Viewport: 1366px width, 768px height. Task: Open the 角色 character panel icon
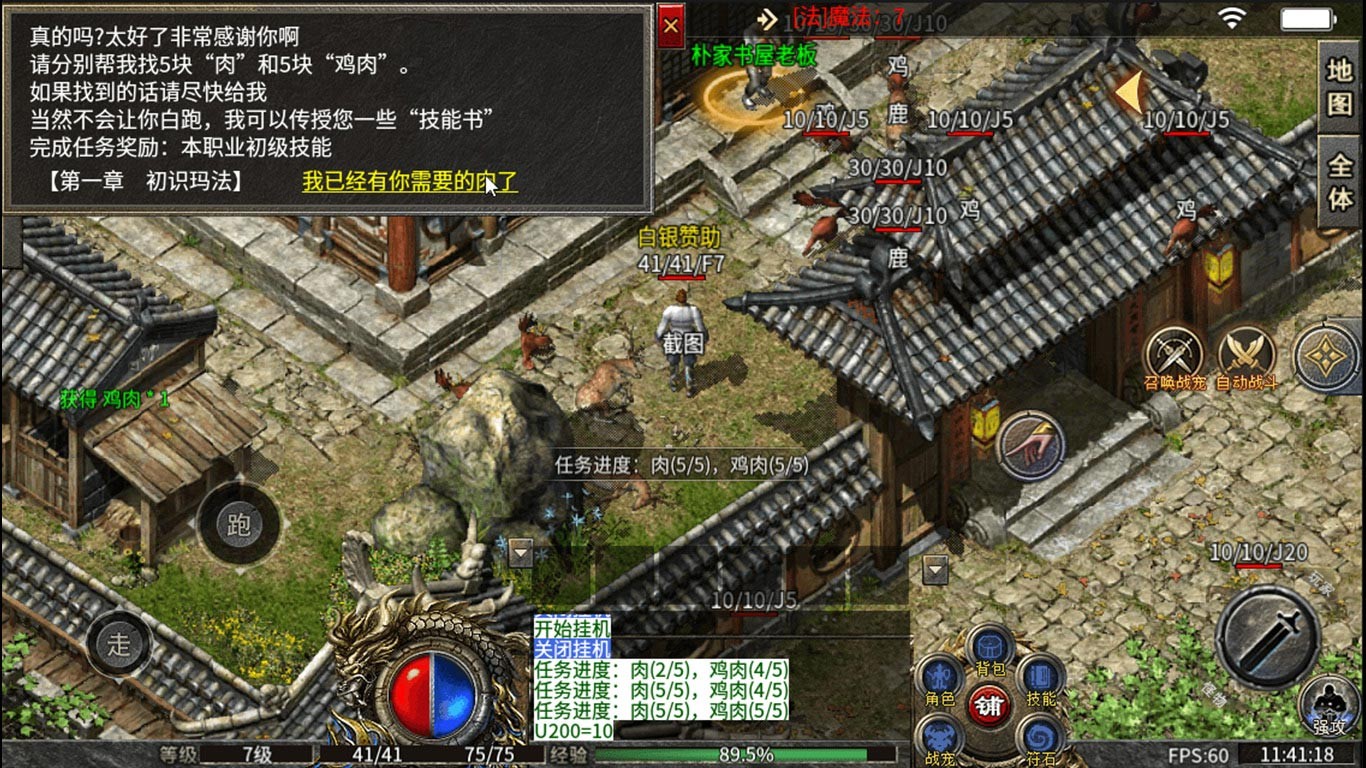939,676
